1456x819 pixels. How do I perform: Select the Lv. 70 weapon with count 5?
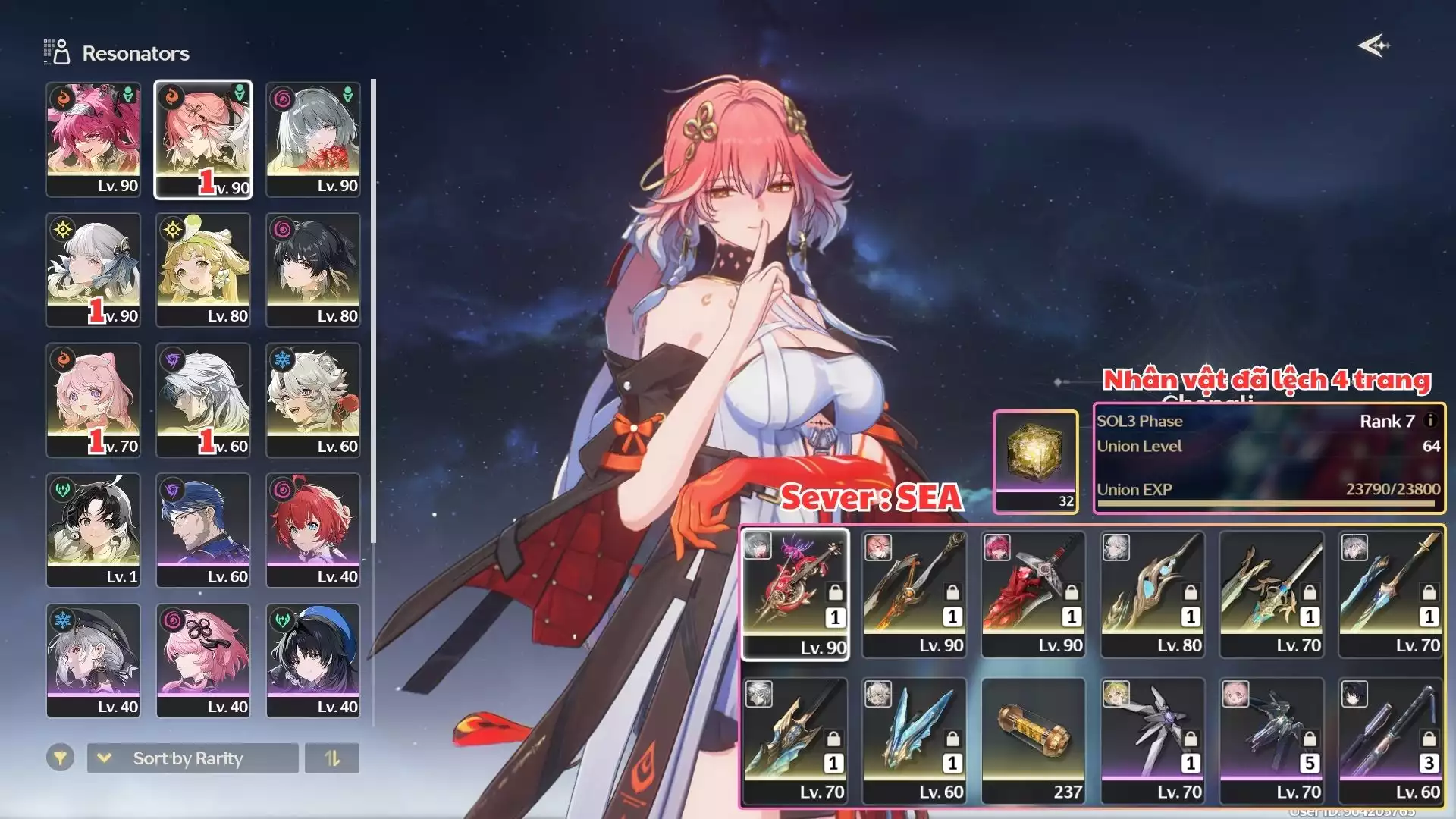point(1271,741)
